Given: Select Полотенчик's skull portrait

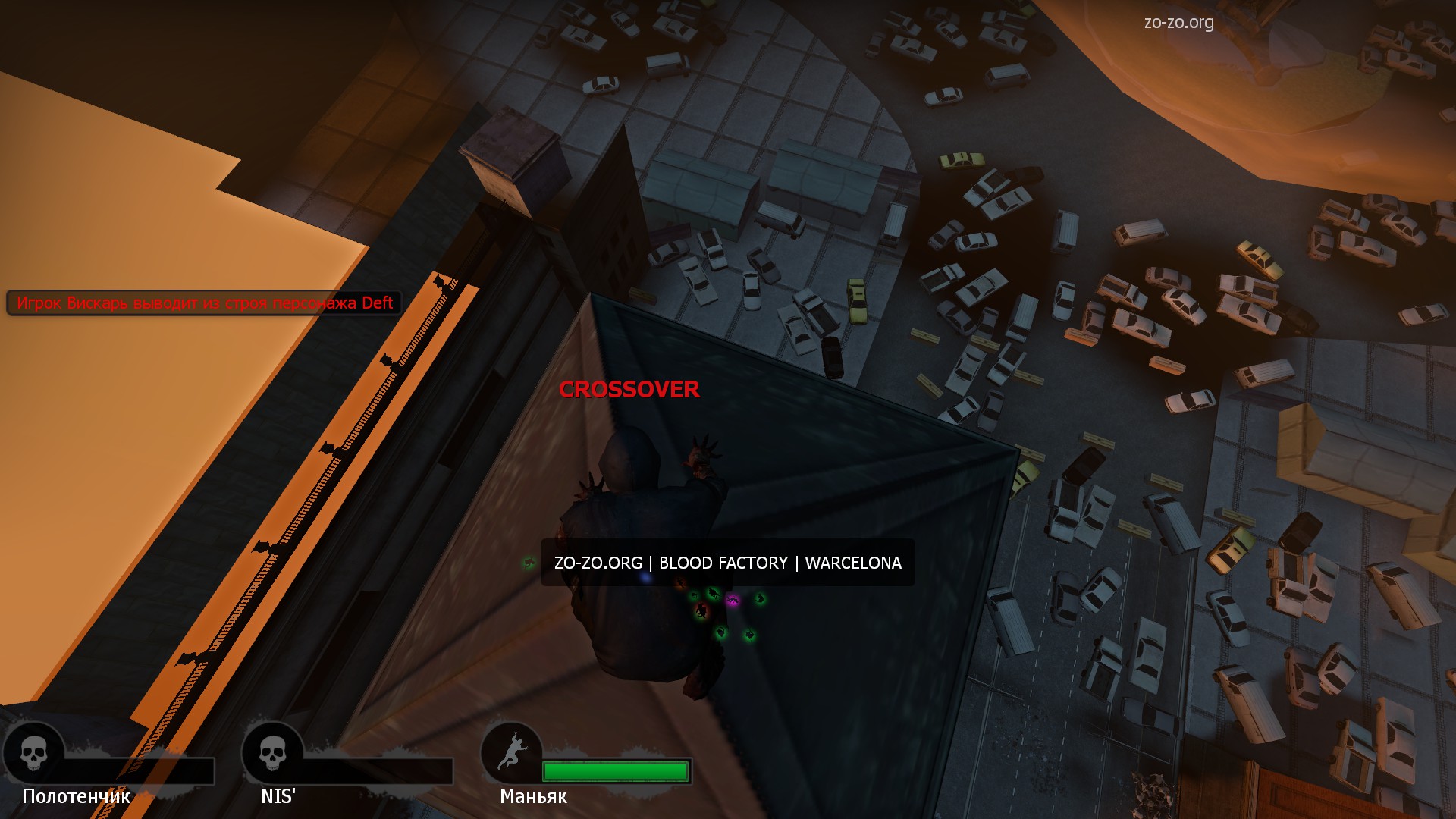Looking at the screenshot, I should [x=33, y=753].
